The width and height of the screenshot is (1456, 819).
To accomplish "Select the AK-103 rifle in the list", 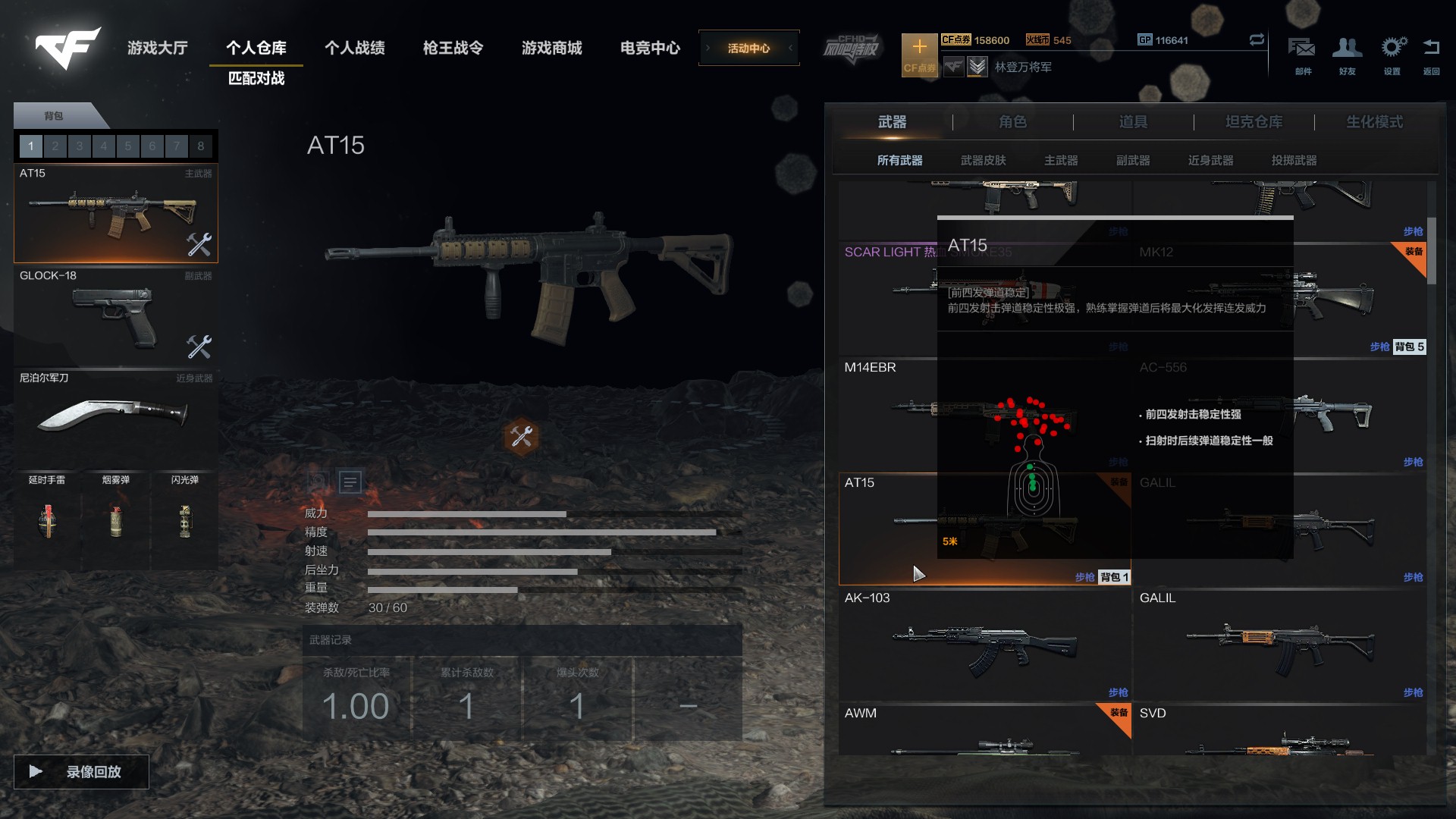I will 984,646.
